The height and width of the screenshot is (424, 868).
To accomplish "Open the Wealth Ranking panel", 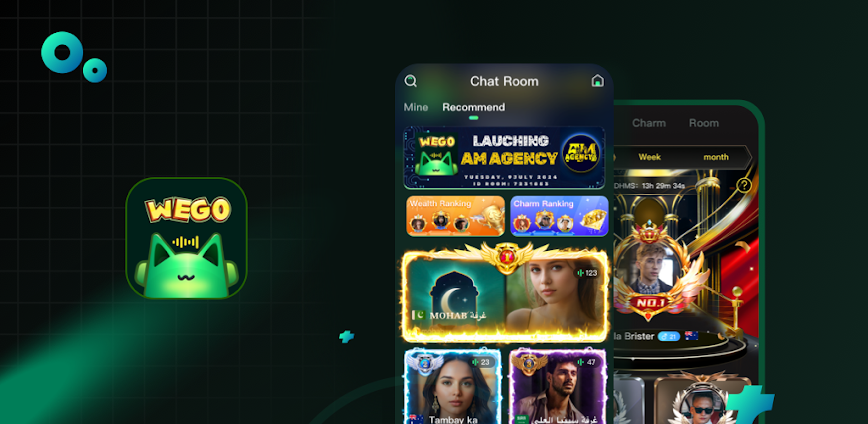I will 455,215.
